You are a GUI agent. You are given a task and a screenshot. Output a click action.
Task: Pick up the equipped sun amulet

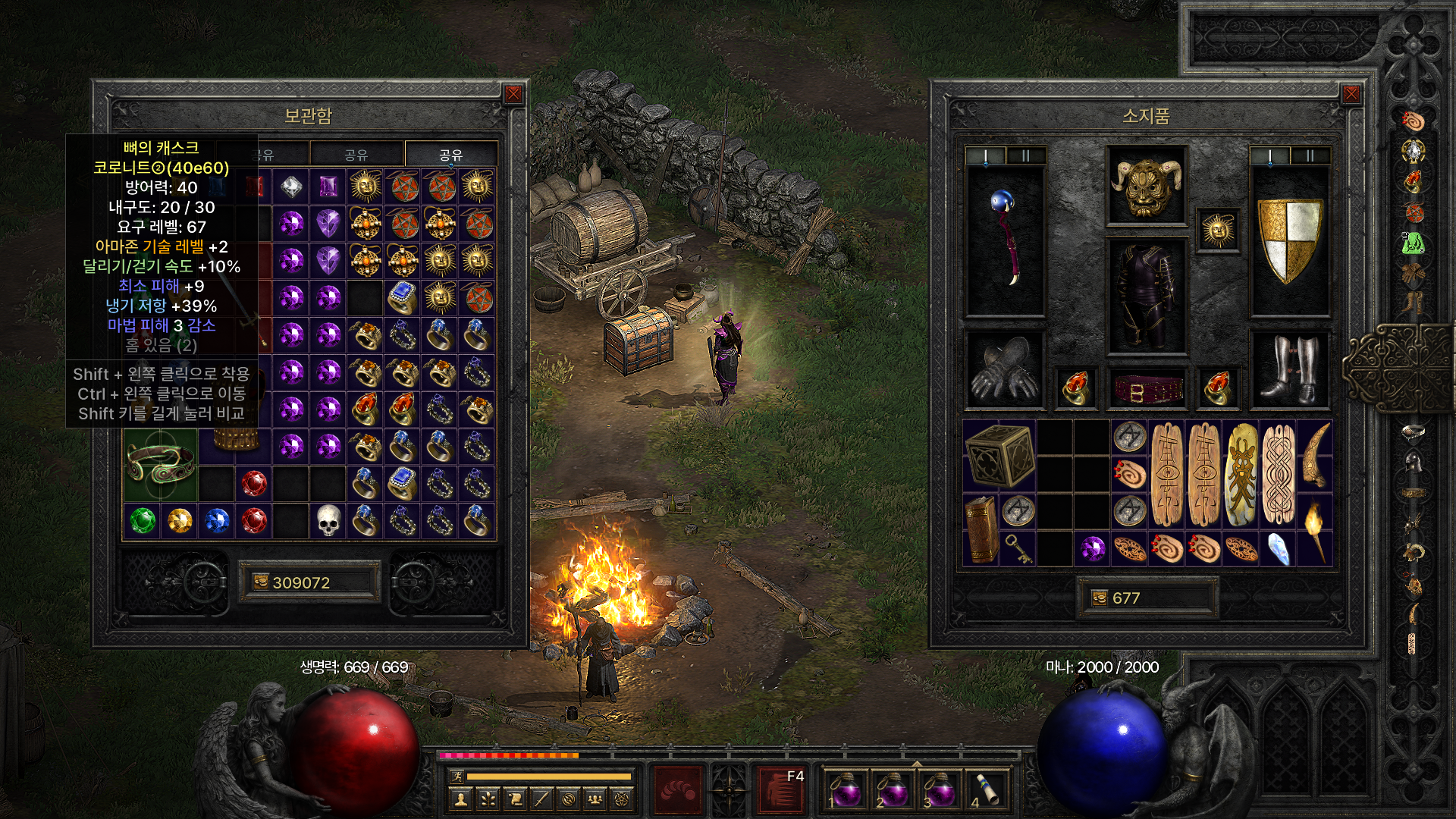1218,231
